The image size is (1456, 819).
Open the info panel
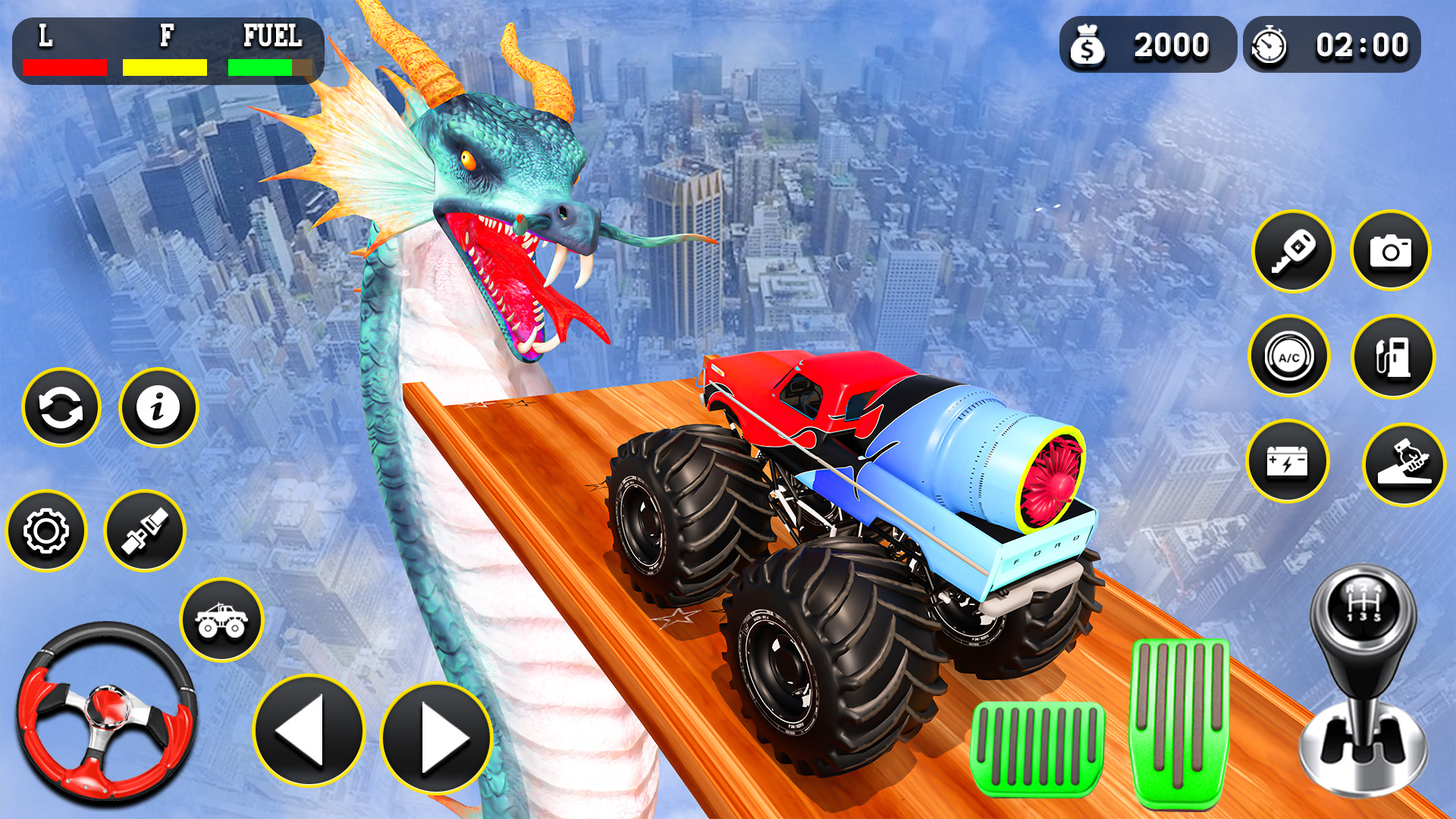[157, 408]
